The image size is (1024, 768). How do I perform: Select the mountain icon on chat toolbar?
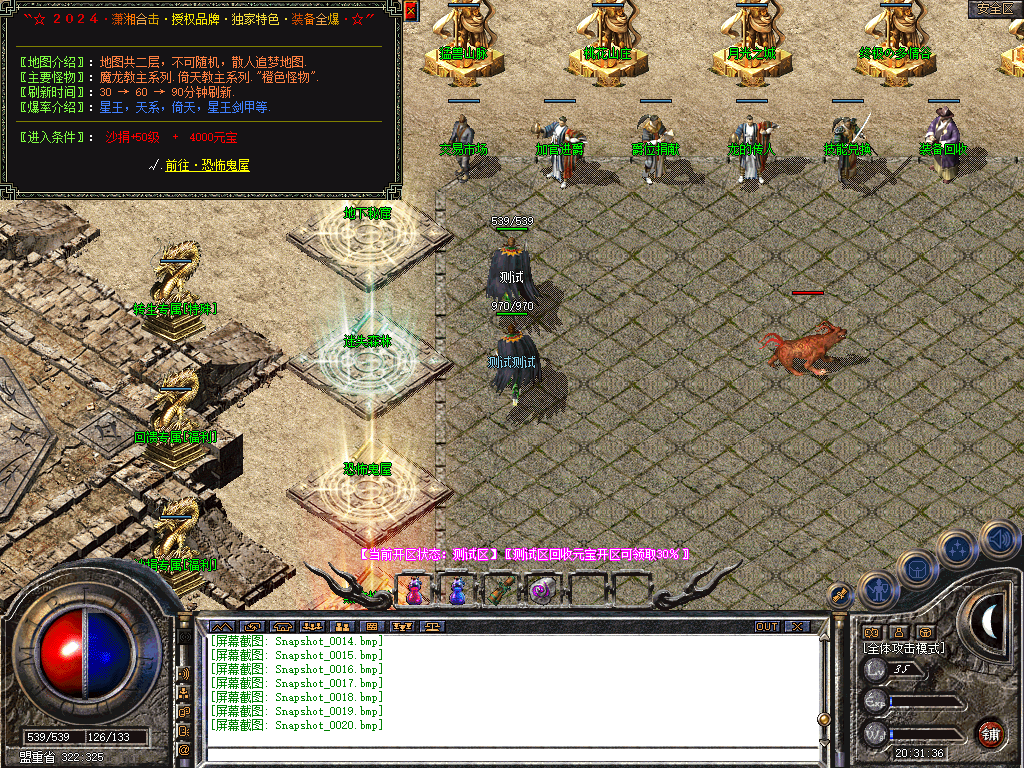(x=221, y=627)
